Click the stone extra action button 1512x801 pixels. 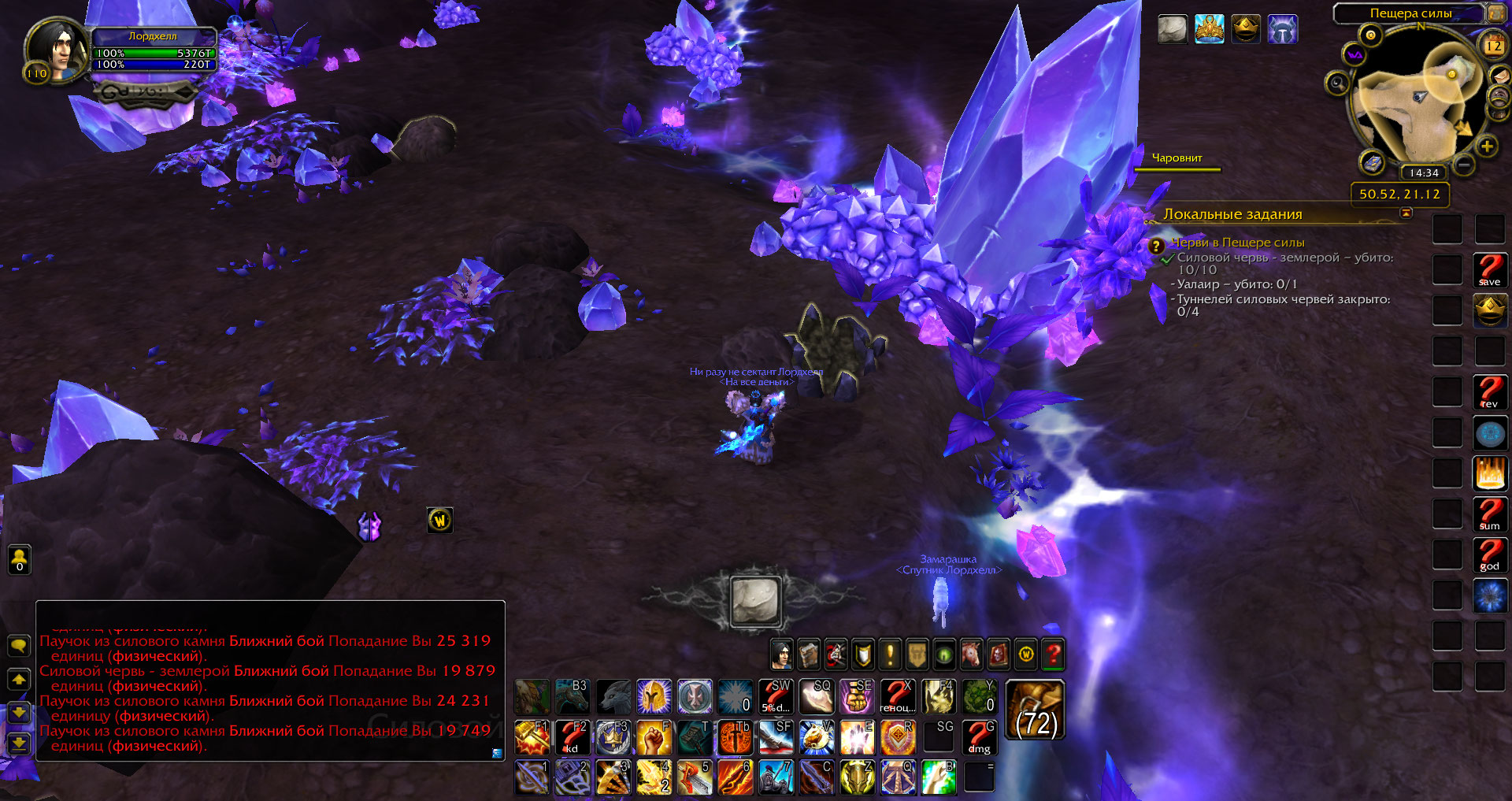[x=755, y=601]
